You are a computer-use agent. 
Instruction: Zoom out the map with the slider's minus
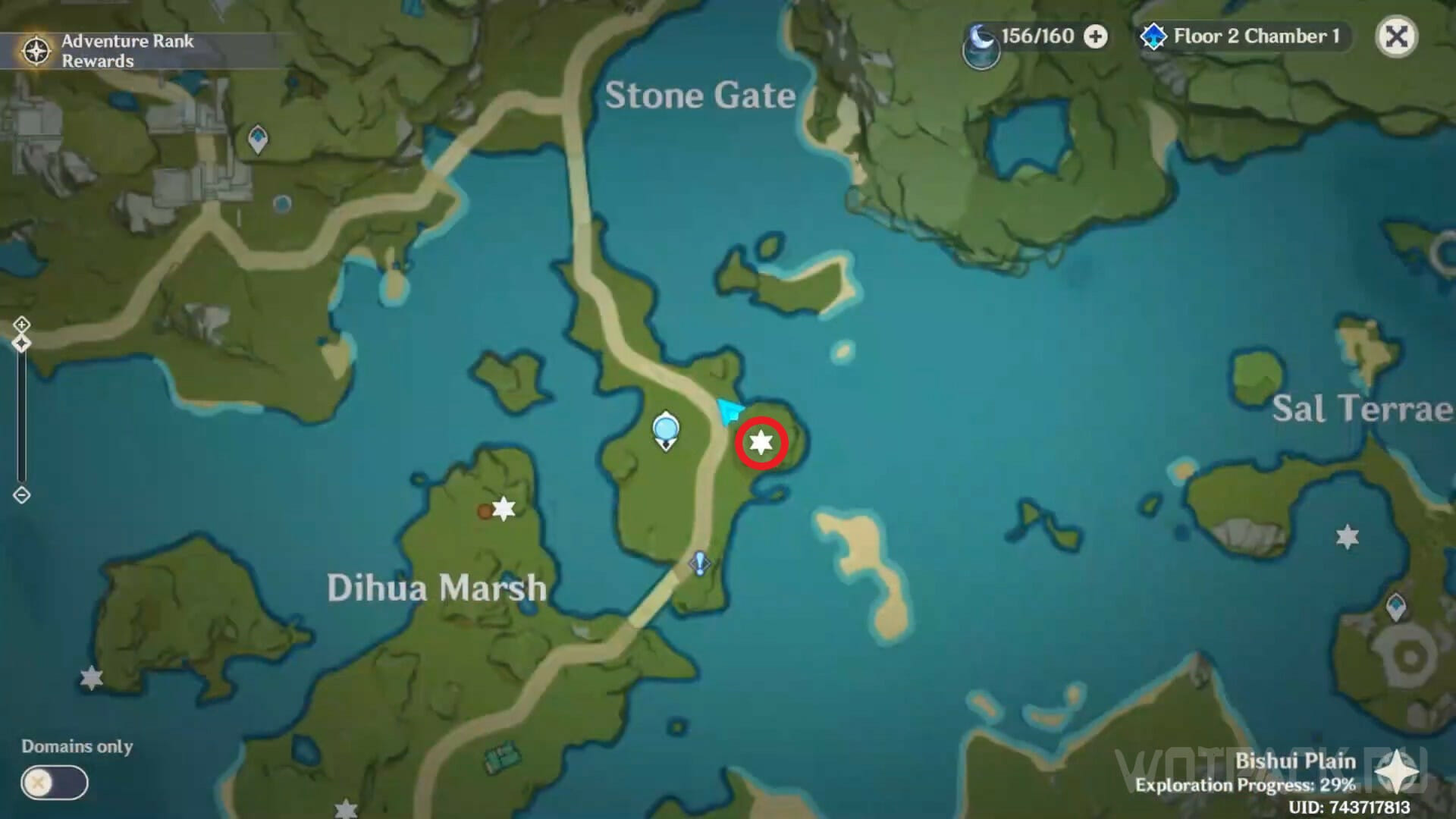tap(21, 495)
